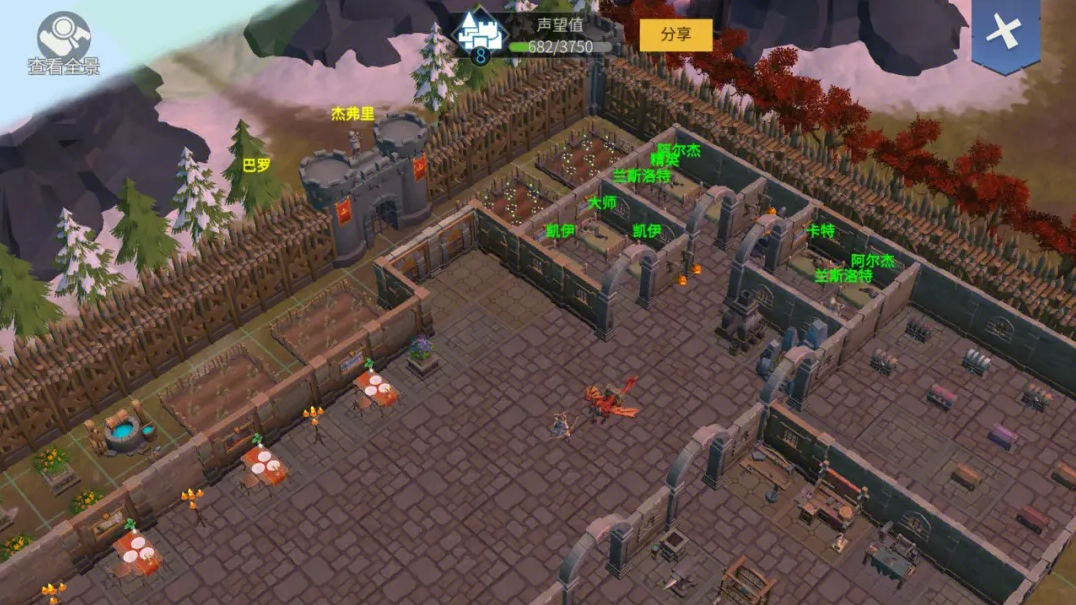This screenshot has width=1076, height=605.
Task: Open the 查看全景 panorama view
Action: (63, 40)
